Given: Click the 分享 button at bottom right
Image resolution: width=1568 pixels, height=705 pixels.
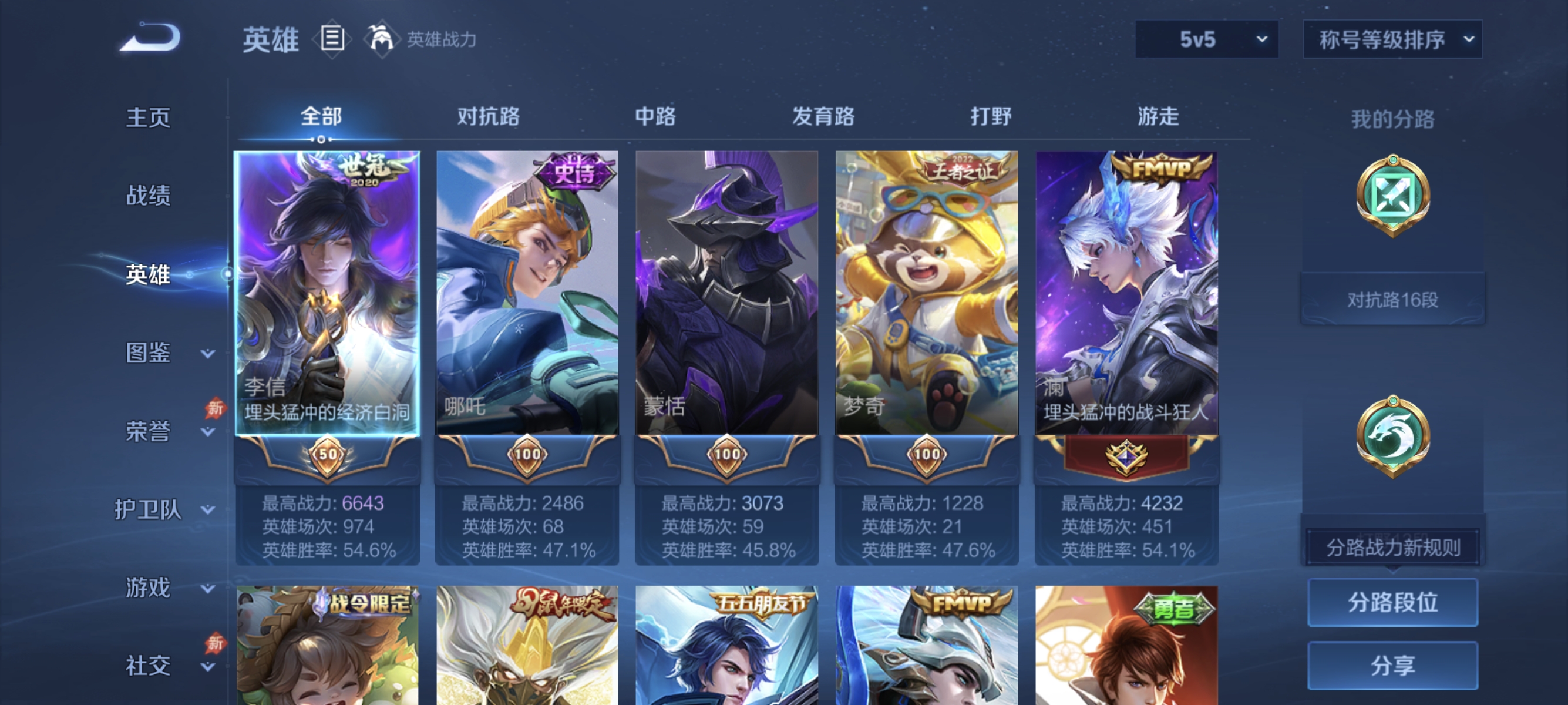Looking at the screenshot, I should pyautogui.click(x=1394, y=666).
